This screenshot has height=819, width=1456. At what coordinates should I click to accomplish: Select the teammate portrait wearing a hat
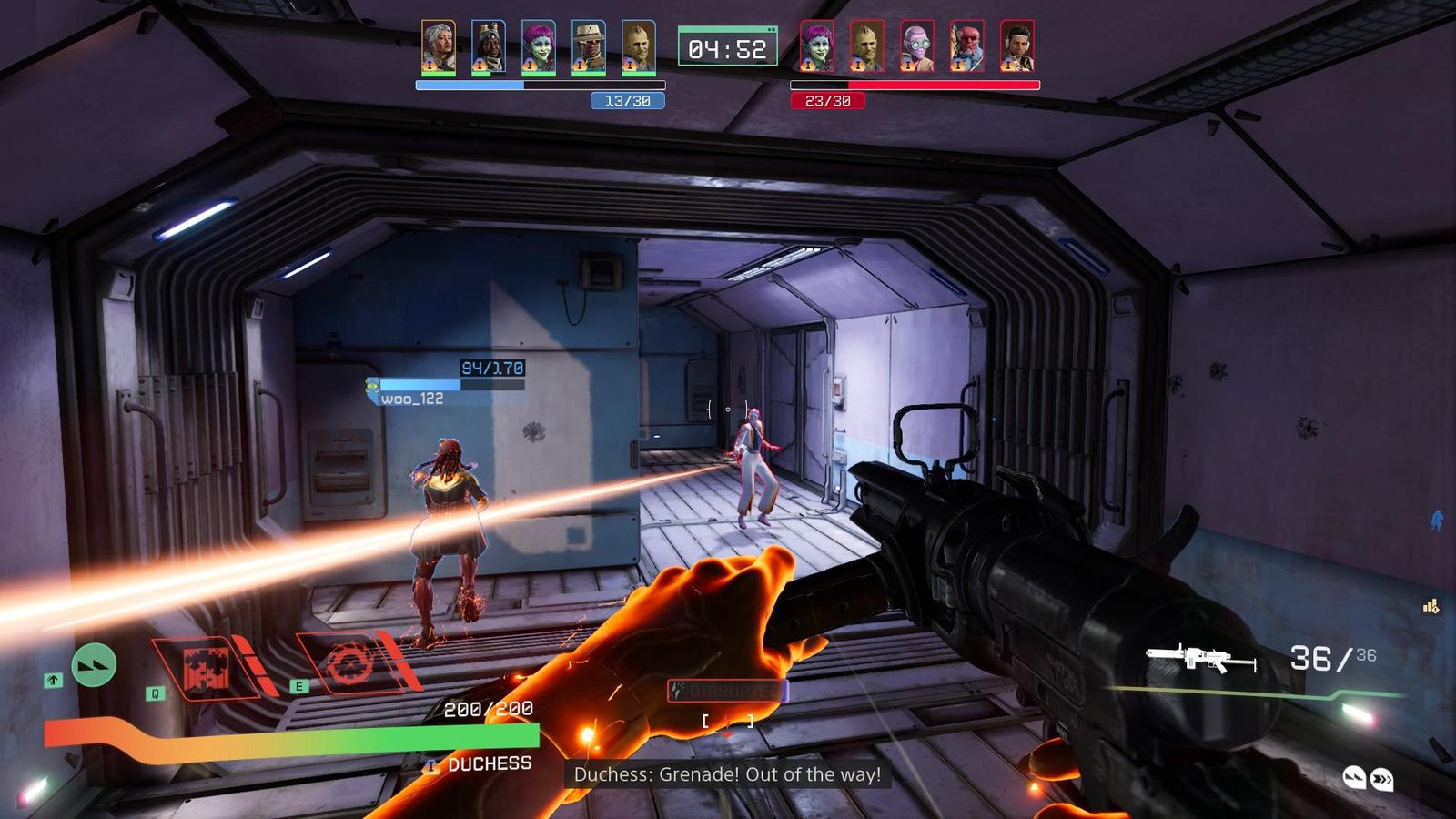[589, 47]
